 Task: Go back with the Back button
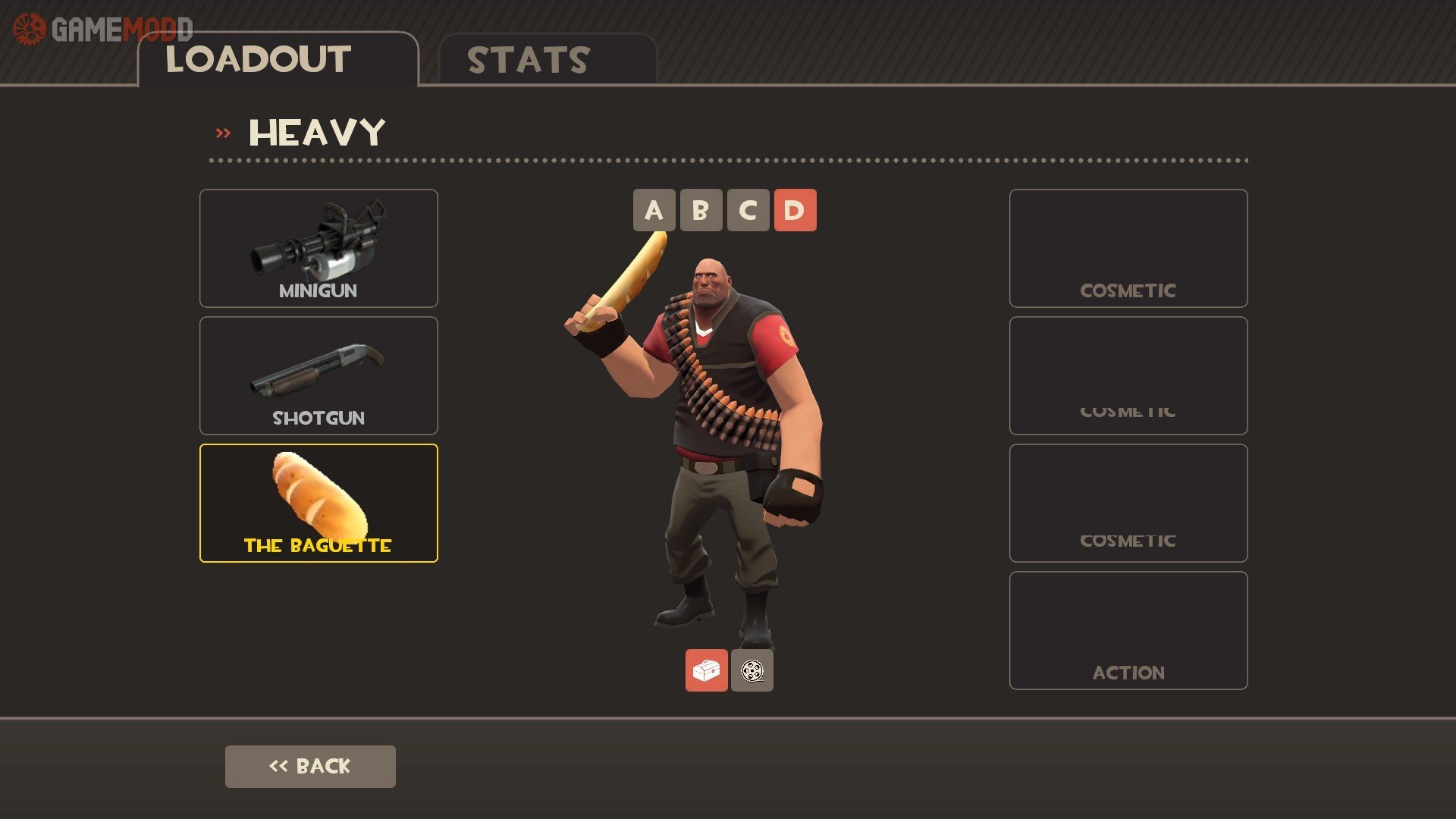click(x=310, y=766)
